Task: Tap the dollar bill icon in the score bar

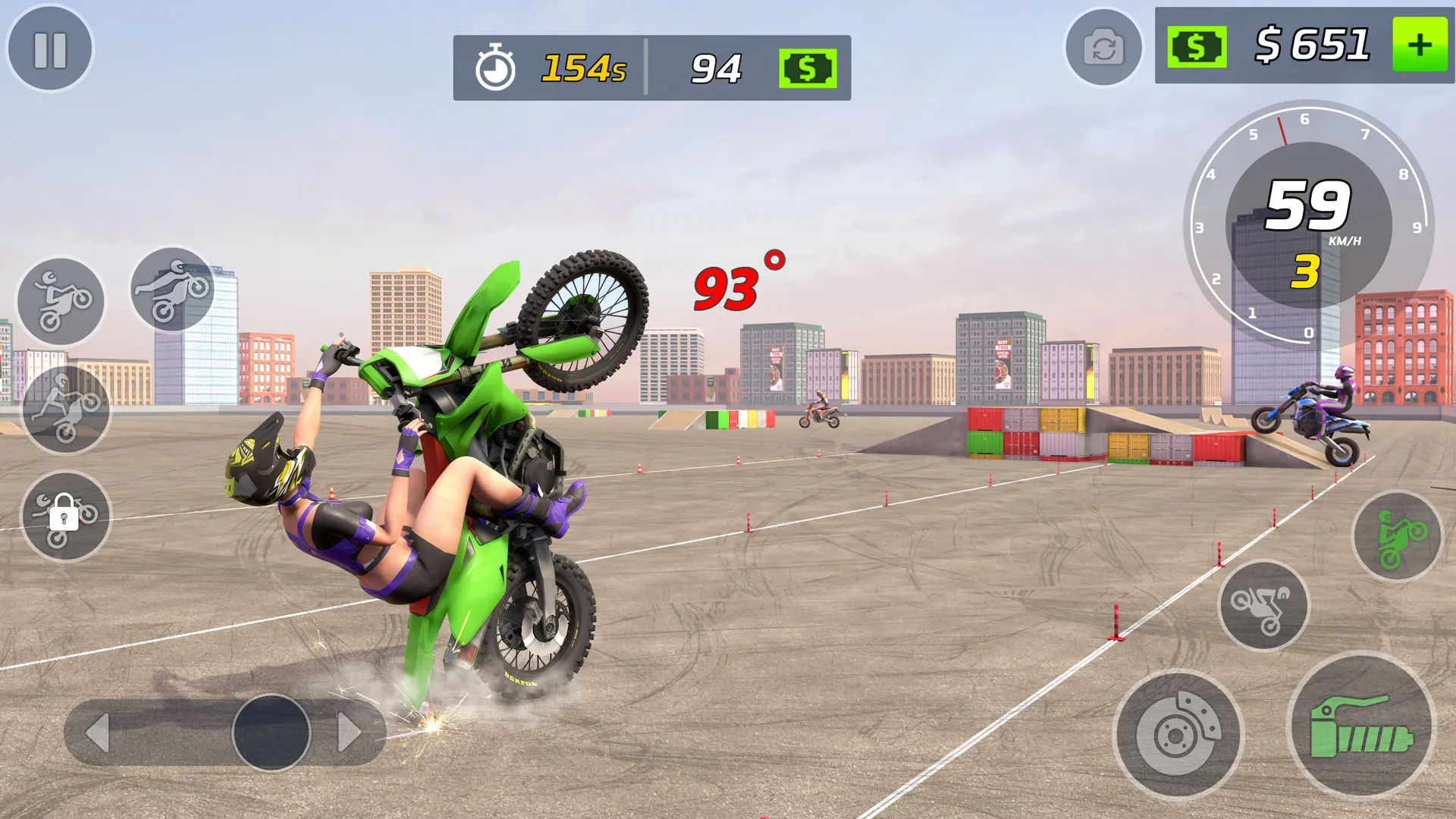Action: tap(807, 68)
